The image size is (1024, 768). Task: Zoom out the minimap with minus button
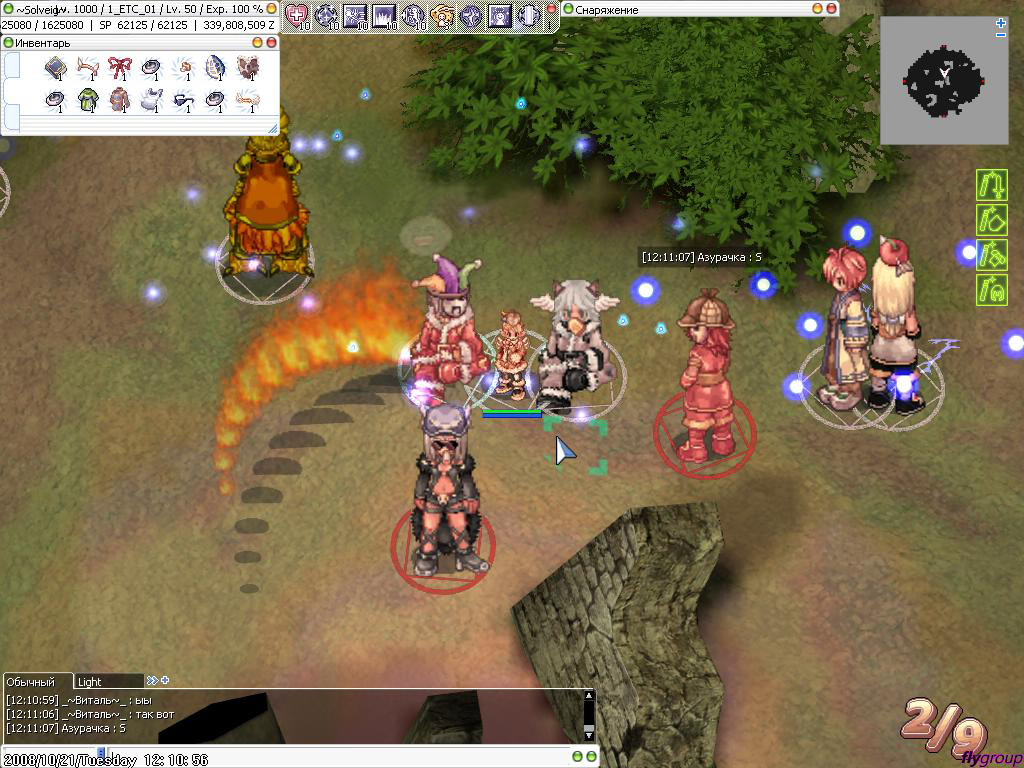pyautogui.click(x=1001, y=35)
